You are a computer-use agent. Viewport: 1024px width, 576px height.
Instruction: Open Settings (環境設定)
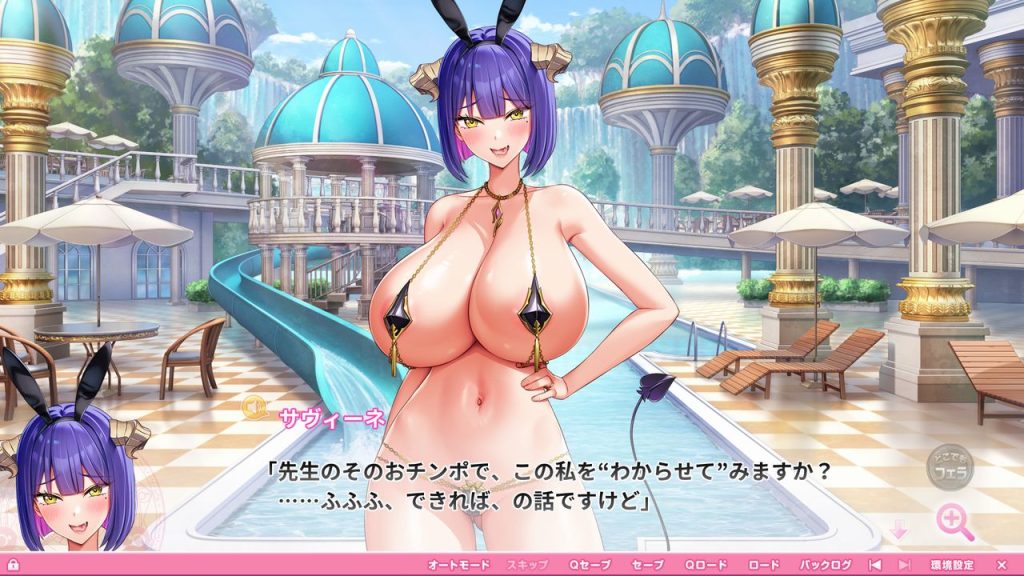click(951, 565)
